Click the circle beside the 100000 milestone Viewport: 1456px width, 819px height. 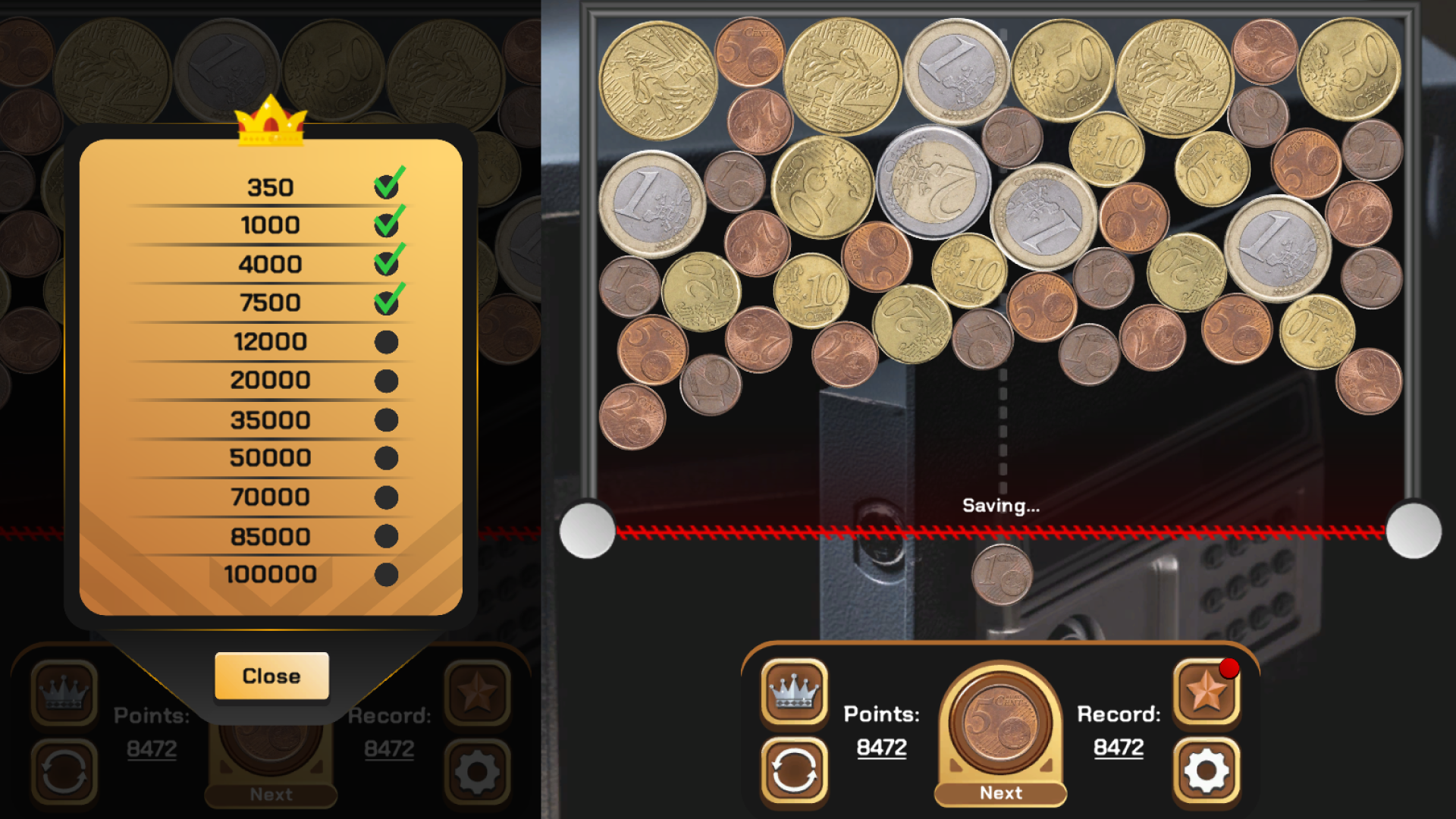click(x=387, y=575)
